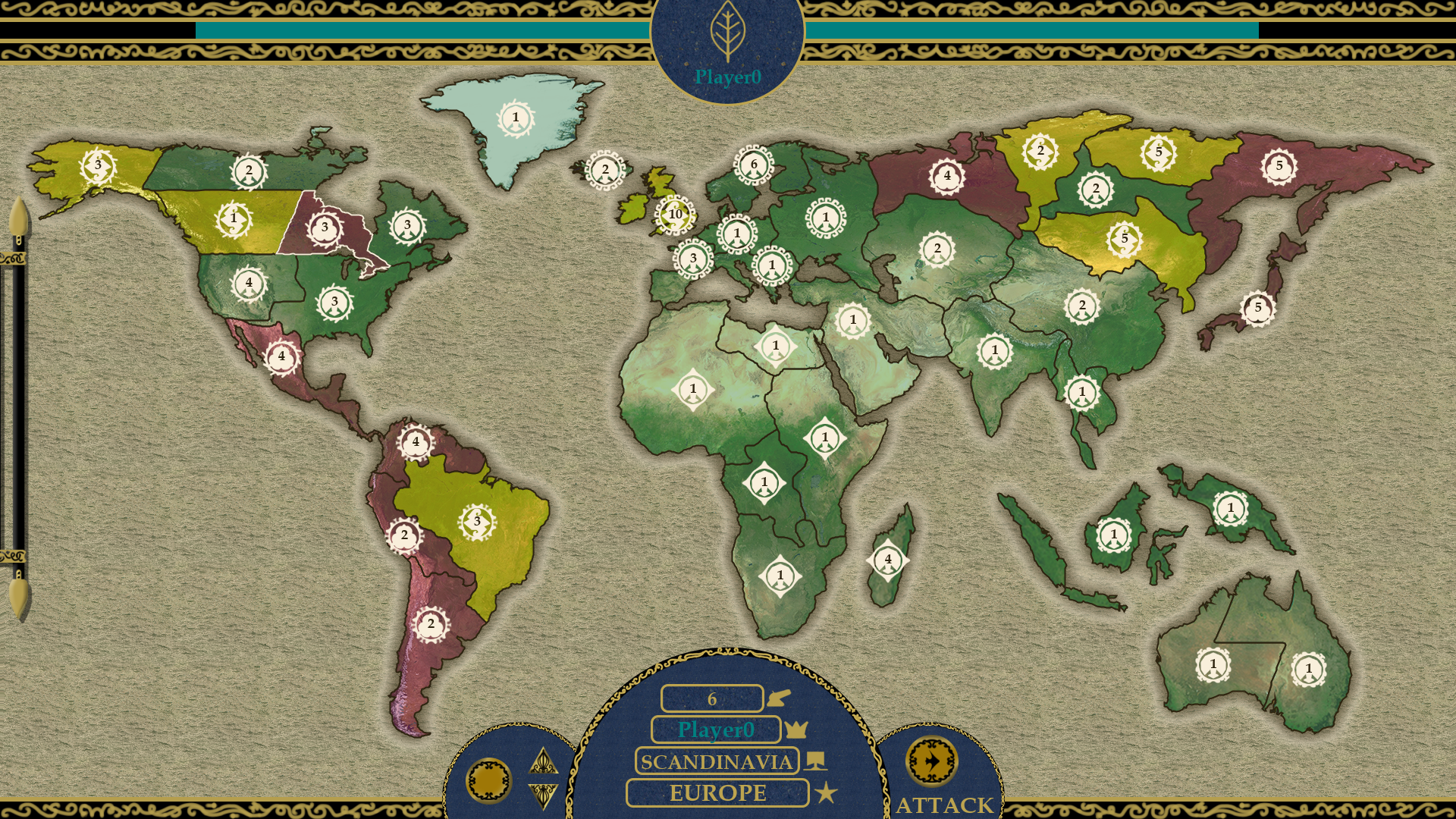Choose the Western Australia territory marker
This screenshot has width=1456, height=819.
point(1213,665)
